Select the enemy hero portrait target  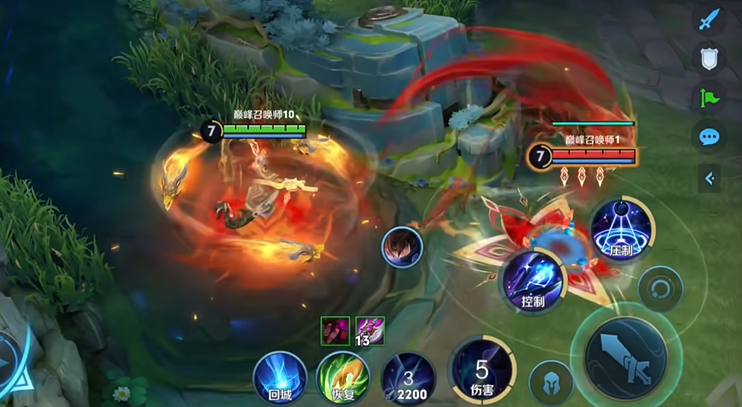(401, 247)
